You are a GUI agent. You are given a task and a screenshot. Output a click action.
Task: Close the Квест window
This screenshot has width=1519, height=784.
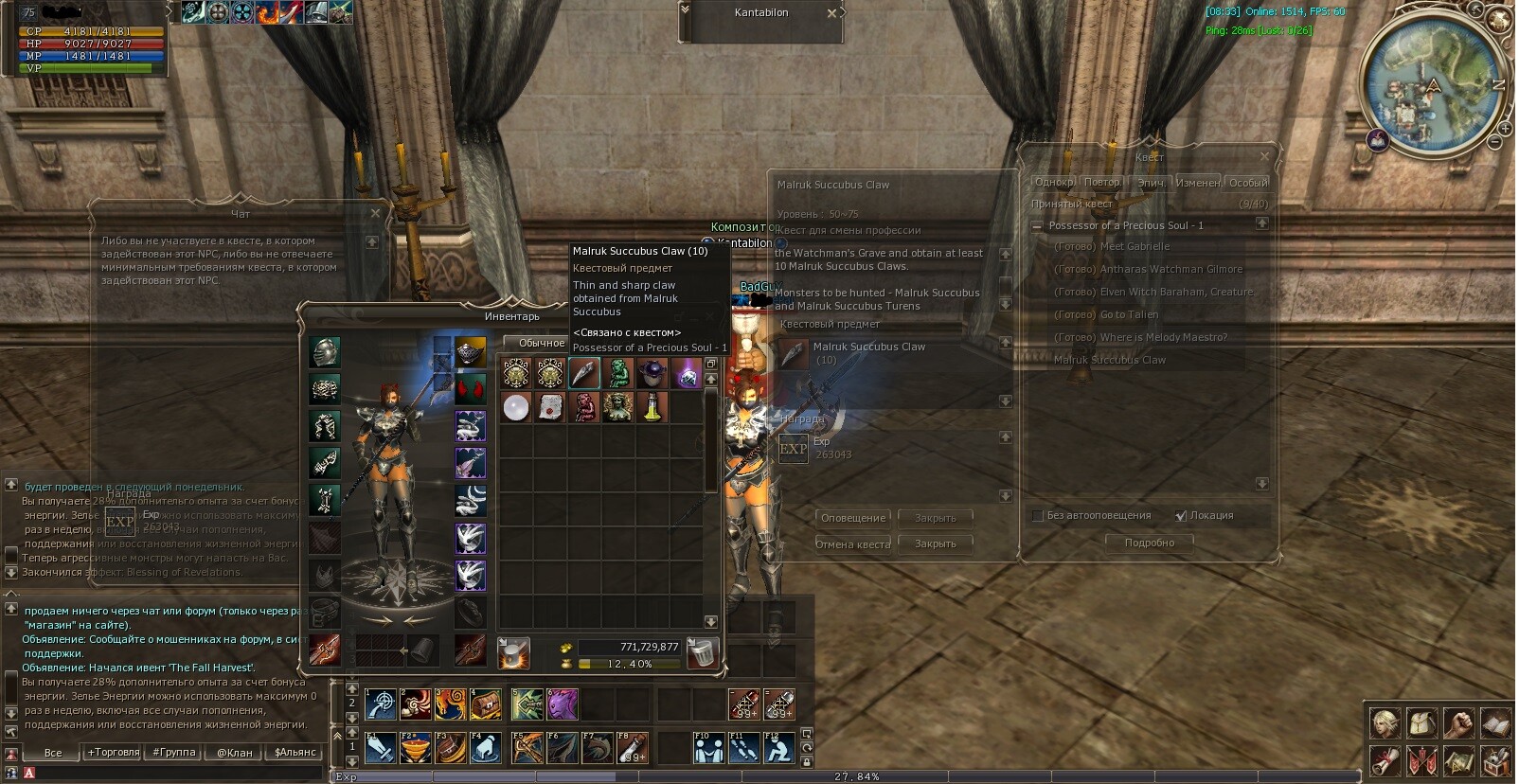click(x=1264, y=156)
